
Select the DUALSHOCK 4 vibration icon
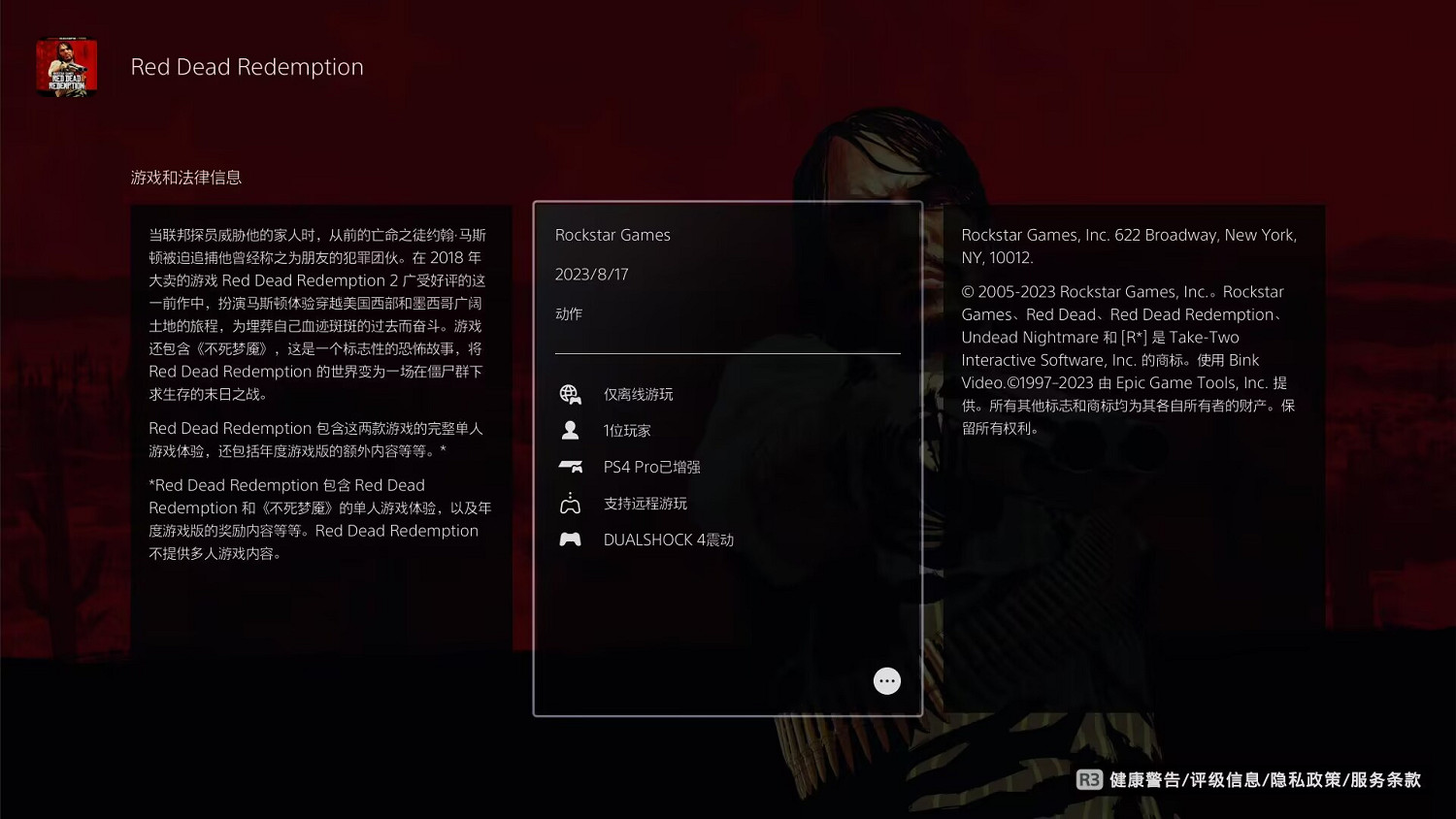(570, 540)
